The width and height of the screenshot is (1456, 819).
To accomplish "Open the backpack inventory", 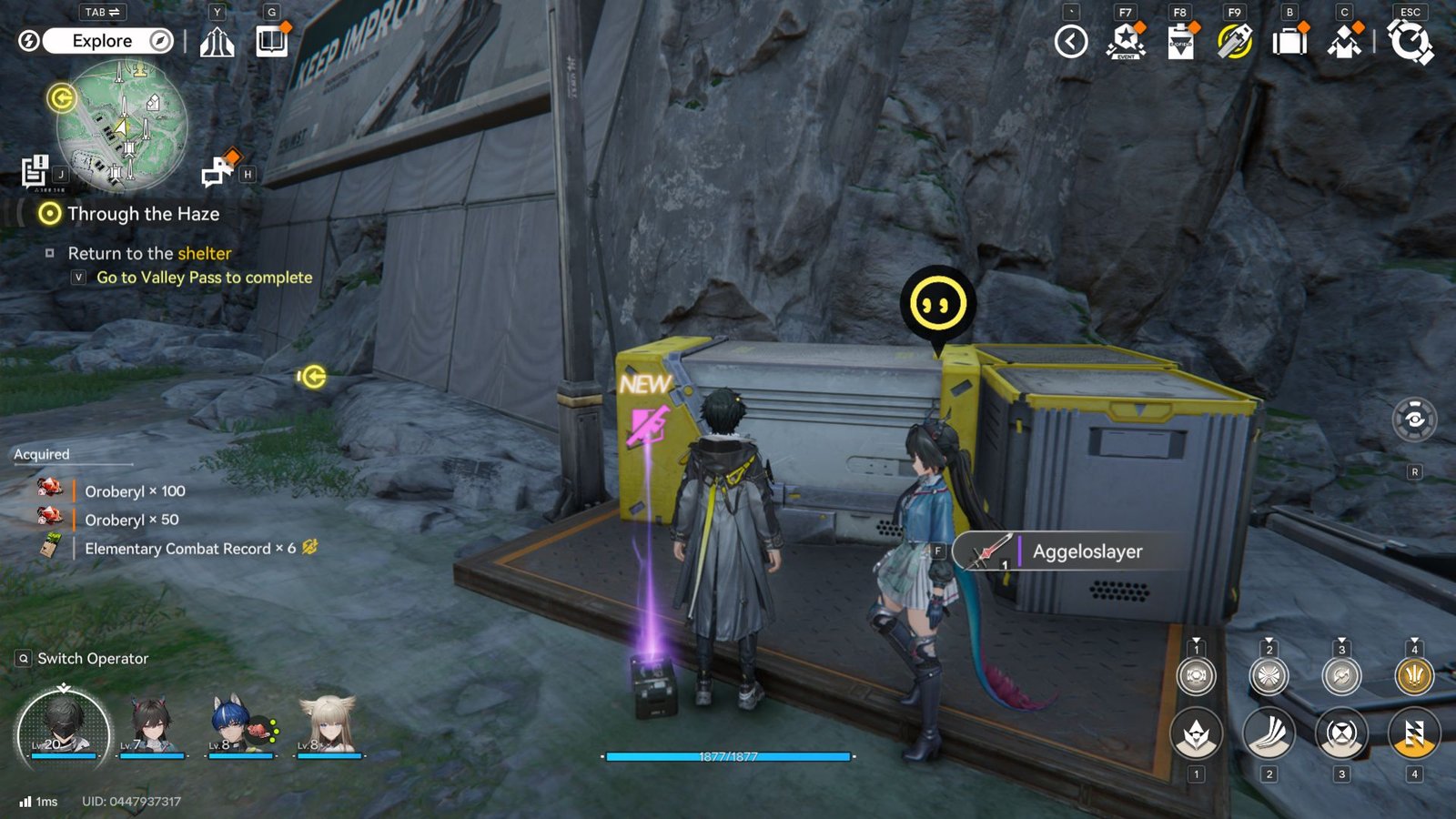I will pyautogui.click(x=1289, y=42).
